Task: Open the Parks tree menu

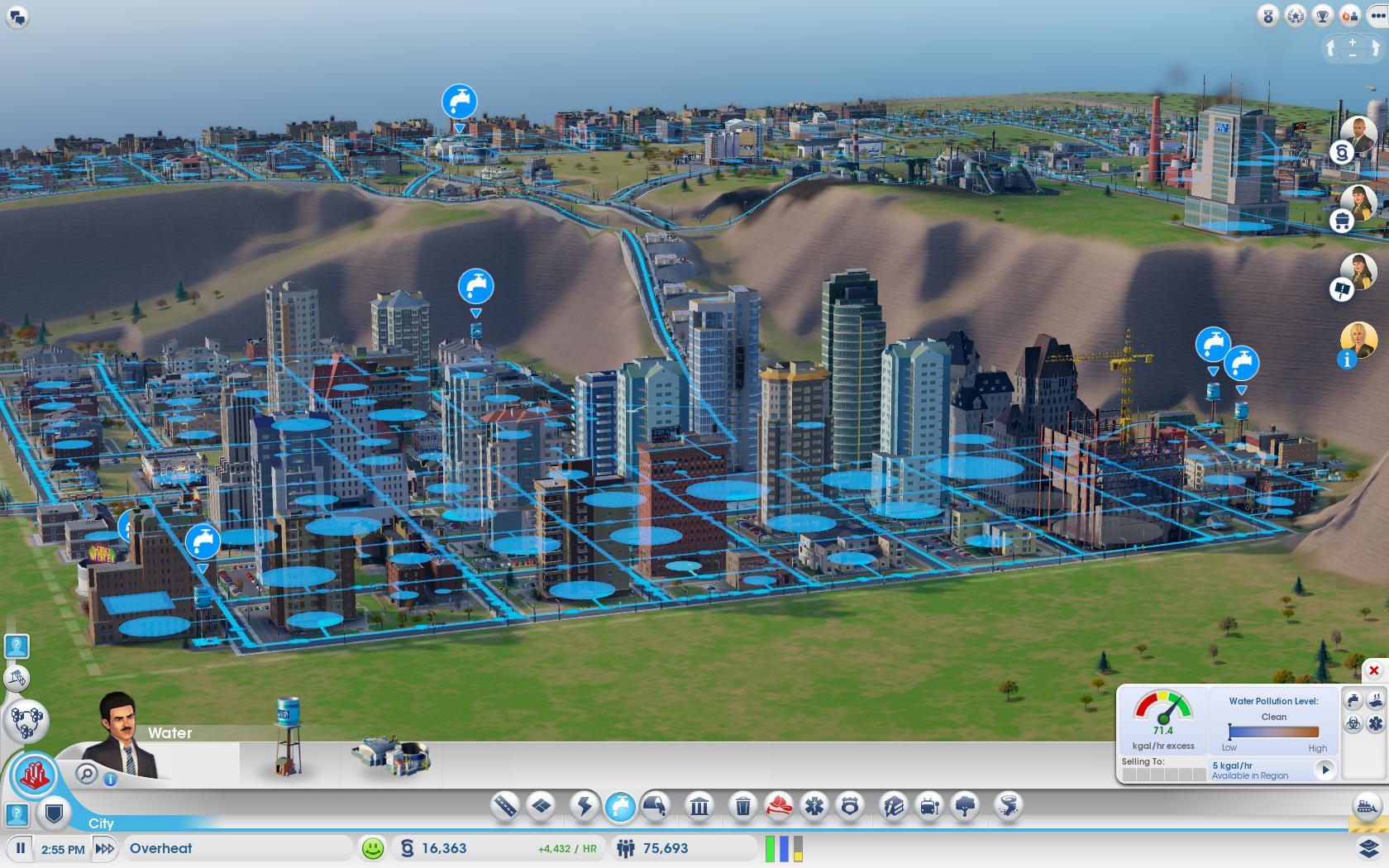Action: coord(966,805)
